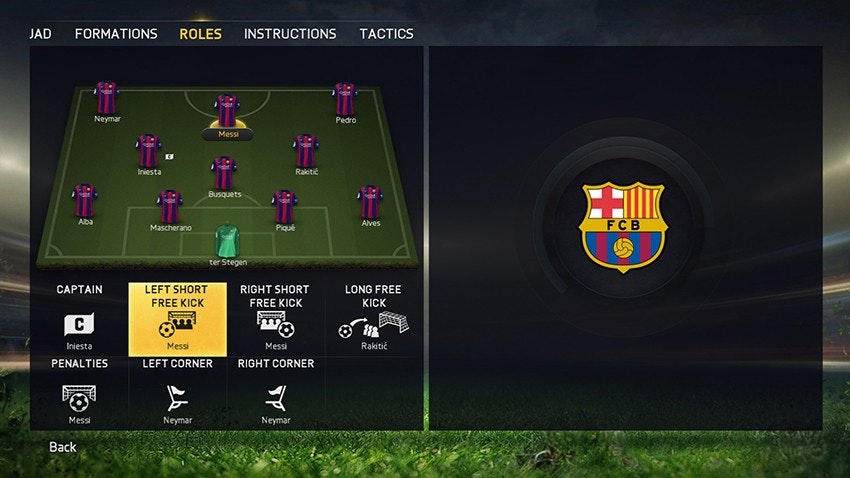Go Back to the previous menu
Image resolution: width=850 pixels, height=478 pixels.
[63, 447]
